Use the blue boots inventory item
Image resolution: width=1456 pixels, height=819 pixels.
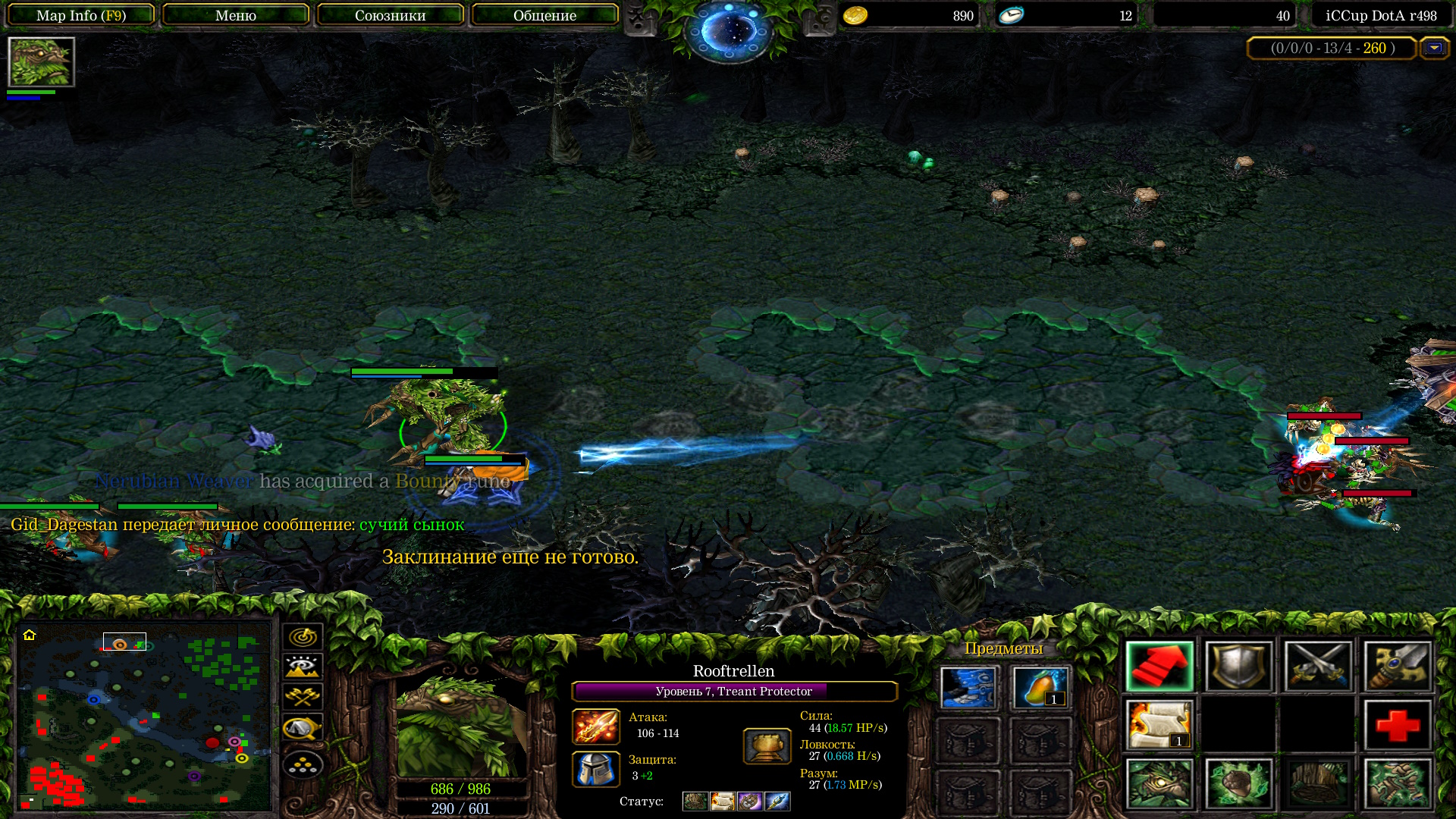point(968,688)
